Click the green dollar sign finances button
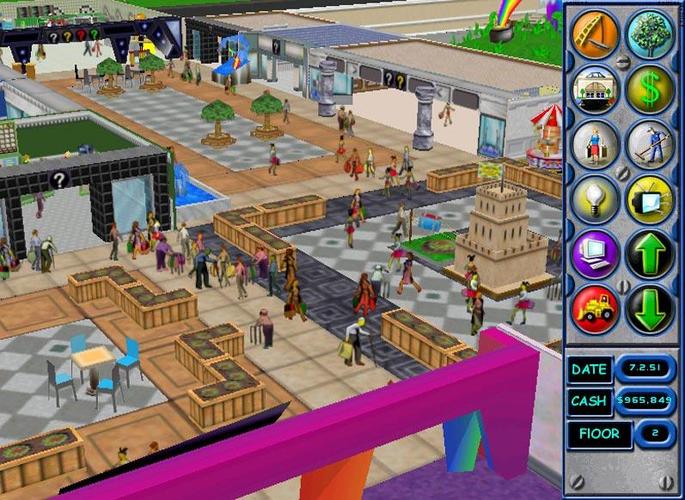The image size is (685, 500). pos(650,89)
